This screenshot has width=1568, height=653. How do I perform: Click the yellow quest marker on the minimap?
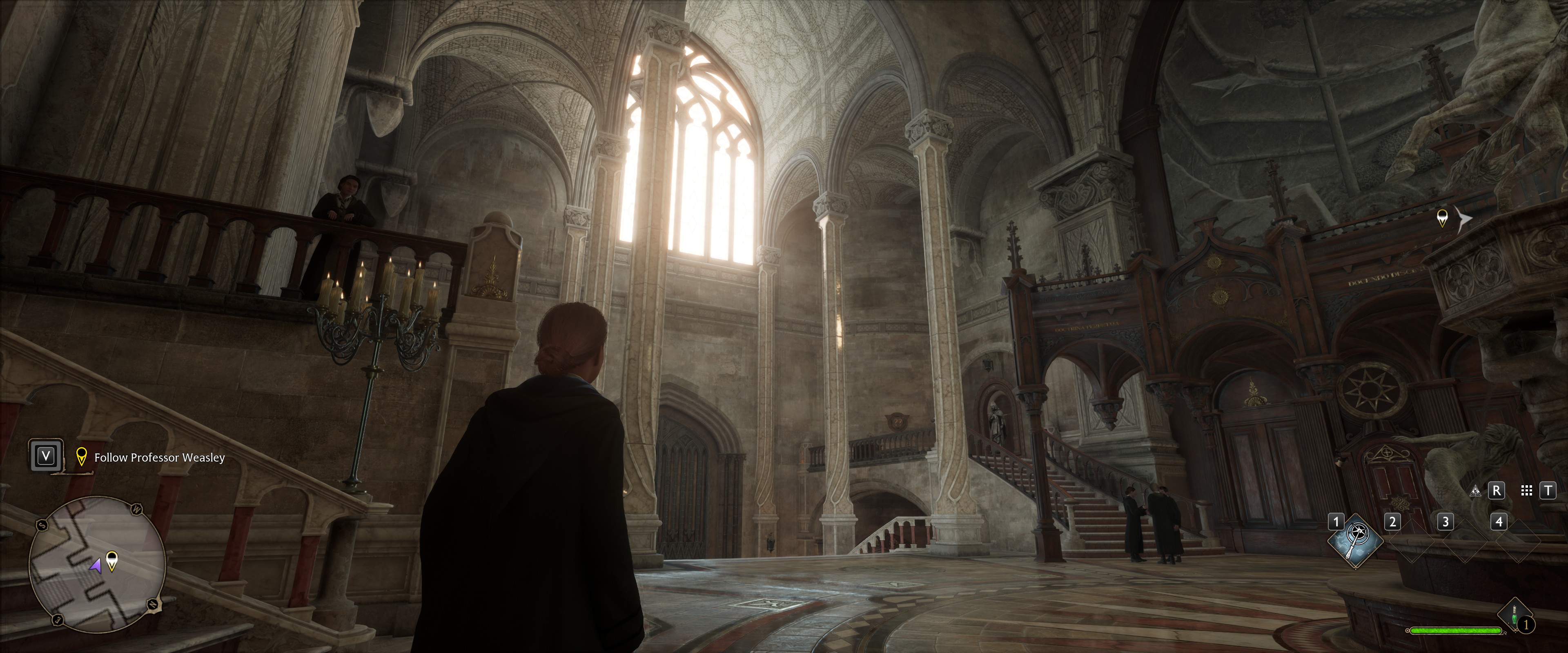pos(112,559)
